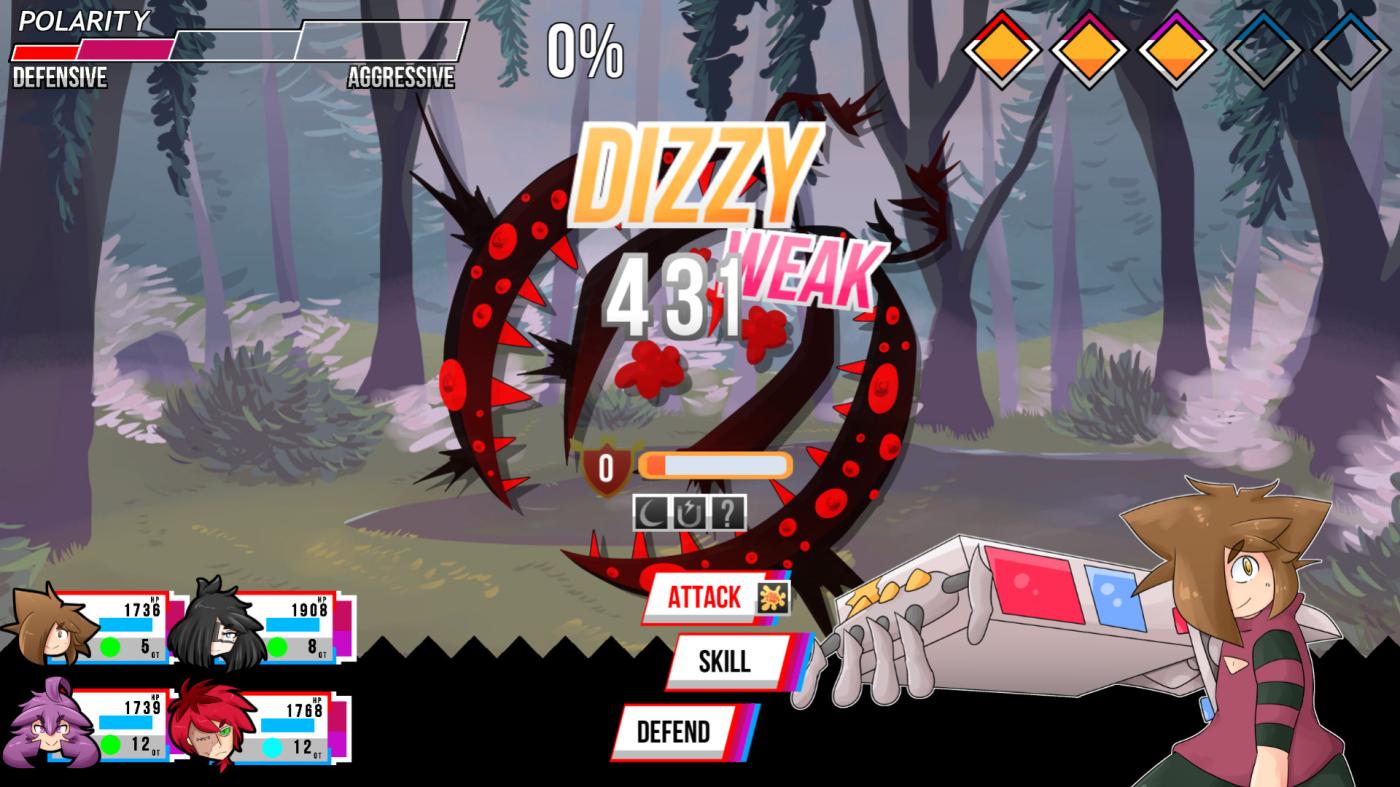Inspect the crescent moon status icon
The width and height of the screenshot is (1400, 787).
tap(651, 514)
